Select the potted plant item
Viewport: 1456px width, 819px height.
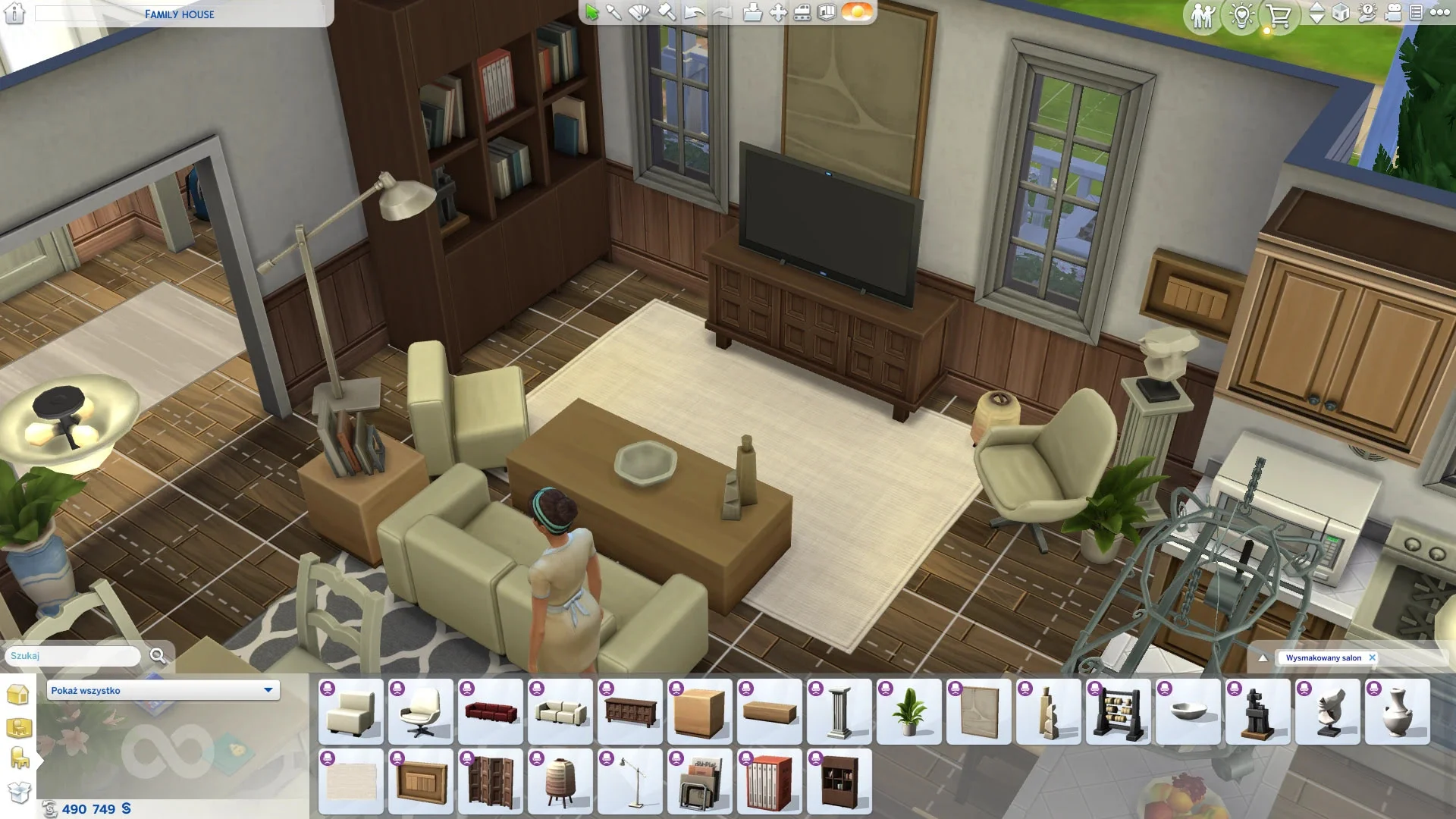[x=908, y=712]
